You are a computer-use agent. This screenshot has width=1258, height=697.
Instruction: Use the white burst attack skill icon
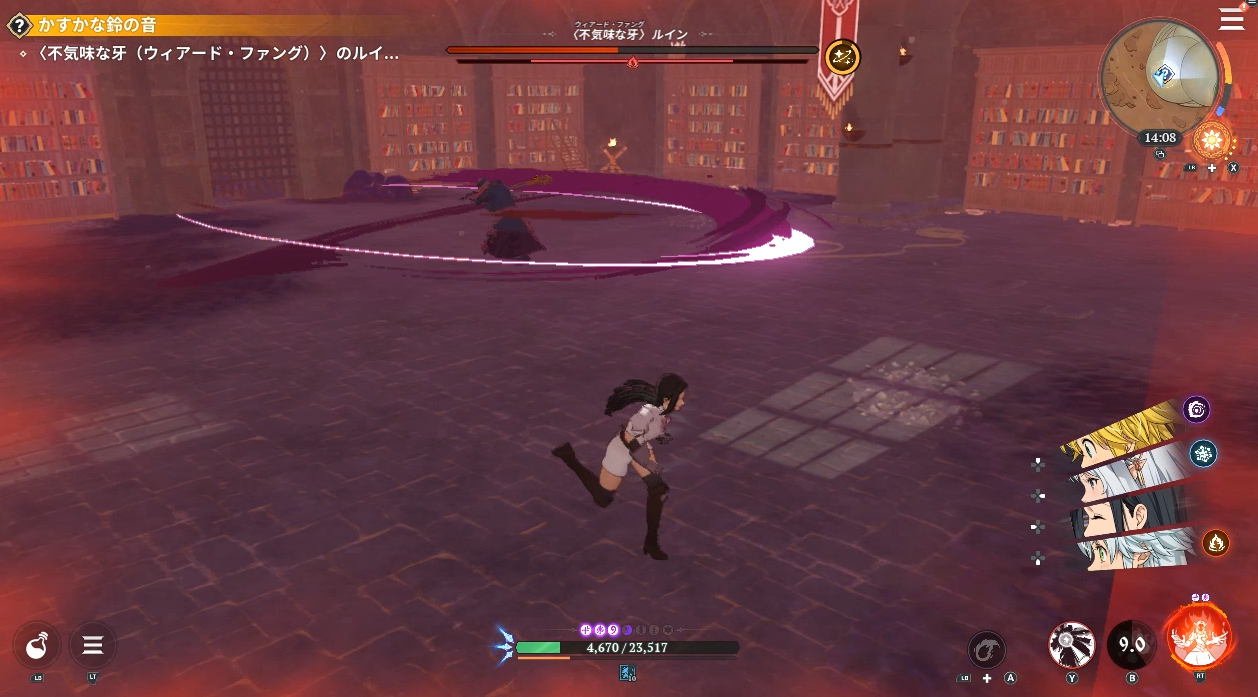1071,645
